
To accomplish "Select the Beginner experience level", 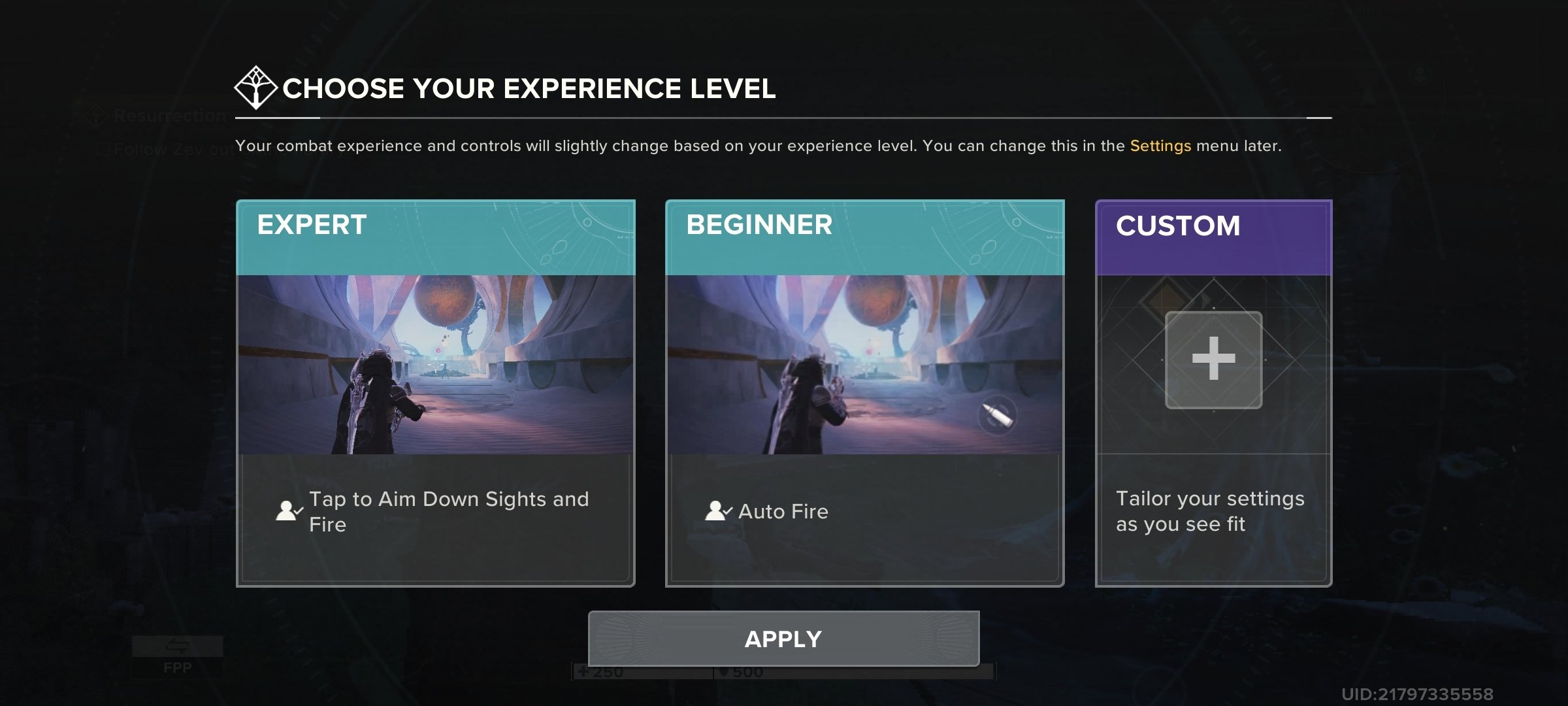I will [x=866, y=392].
